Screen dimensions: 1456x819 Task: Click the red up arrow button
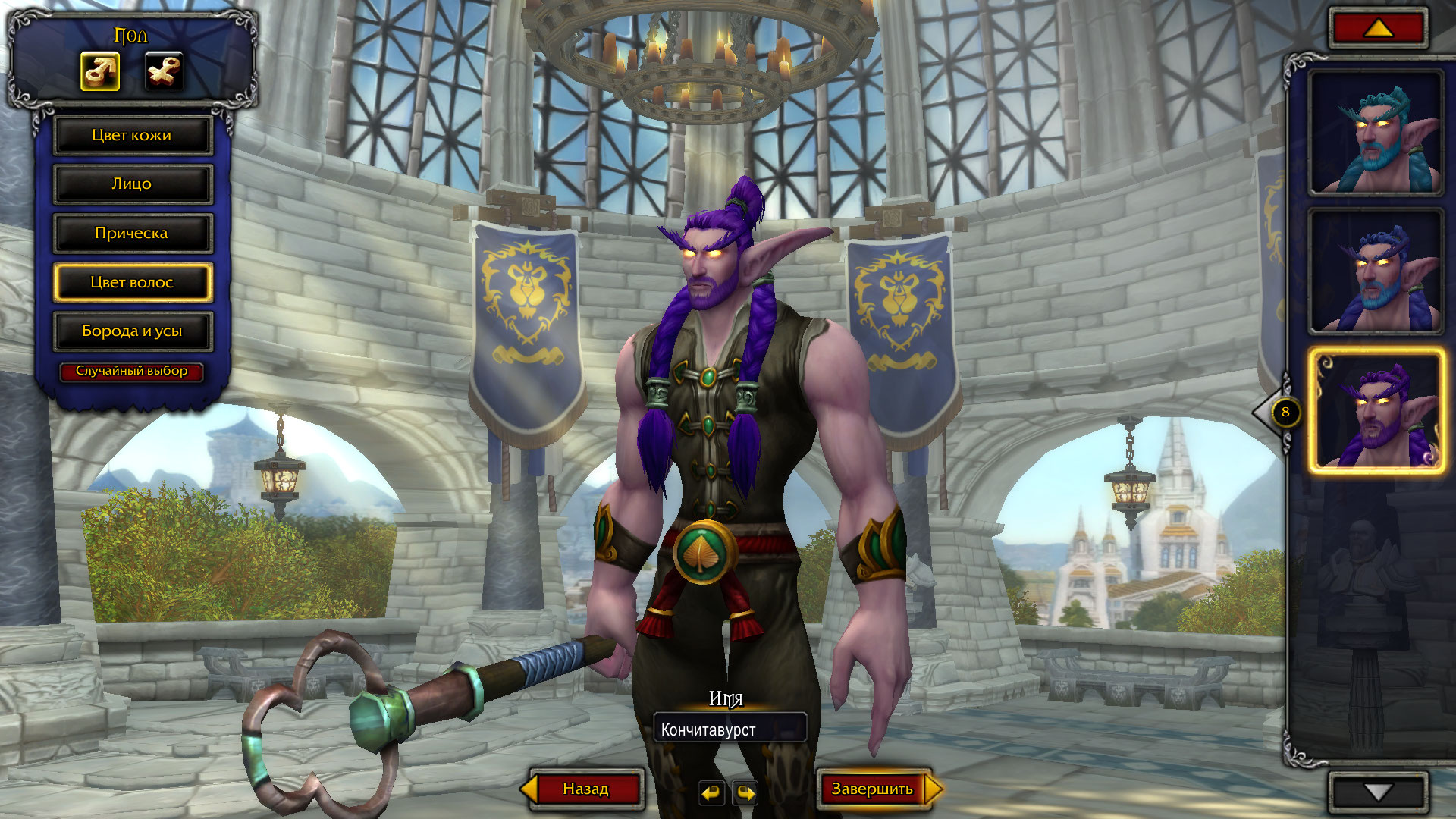[x=1378, y=28]
